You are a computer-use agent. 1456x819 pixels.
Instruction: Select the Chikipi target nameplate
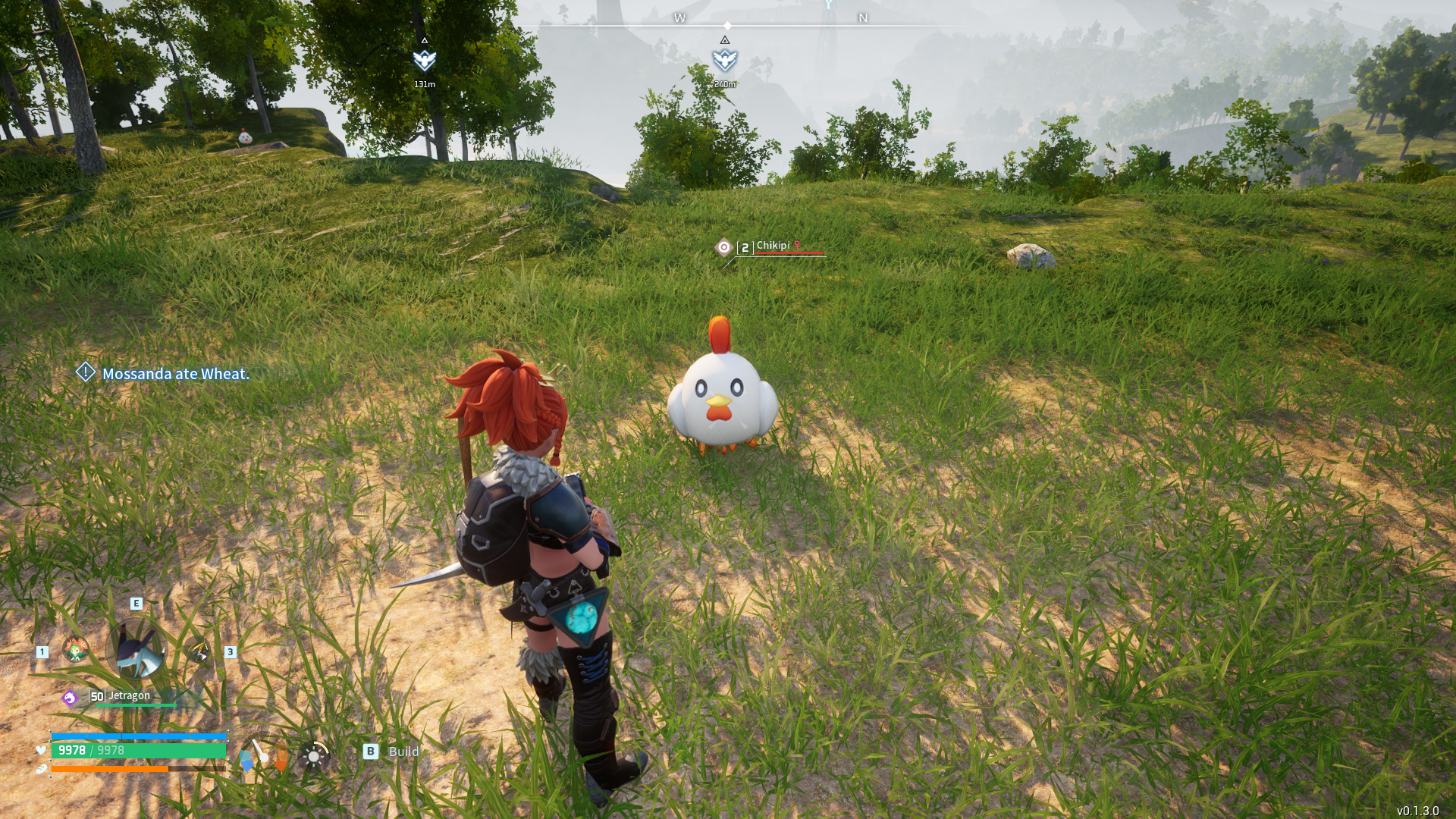tap(772, 246)
